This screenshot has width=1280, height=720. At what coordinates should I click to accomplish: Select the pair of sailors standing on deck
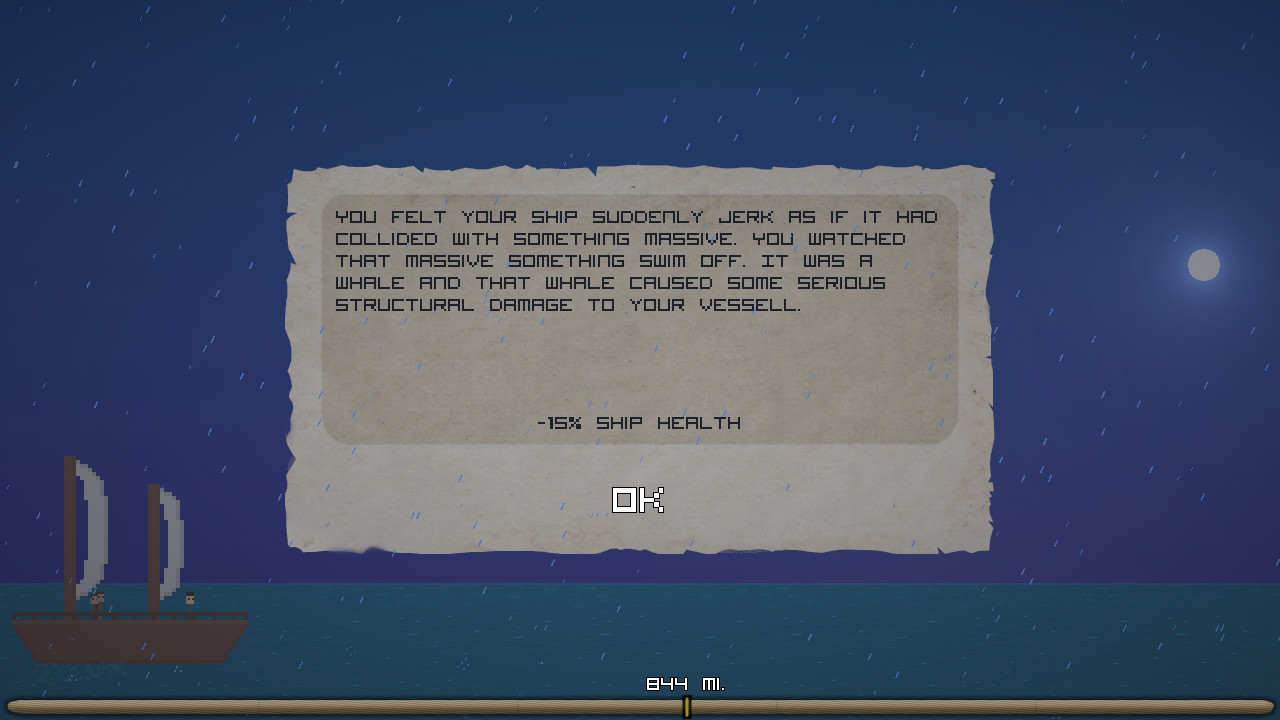pyautogui.click(x=99, y=603)
